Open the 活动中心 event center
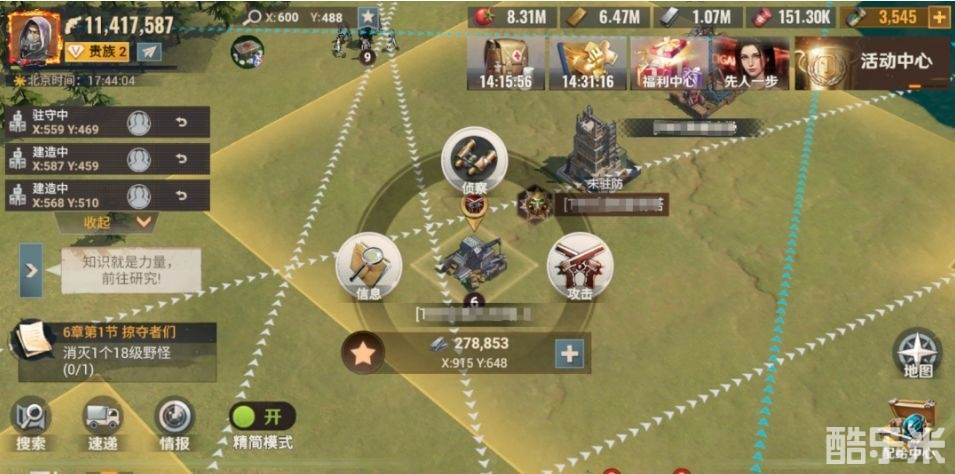This screenshot has width=955, height=474. pos(873,62)
